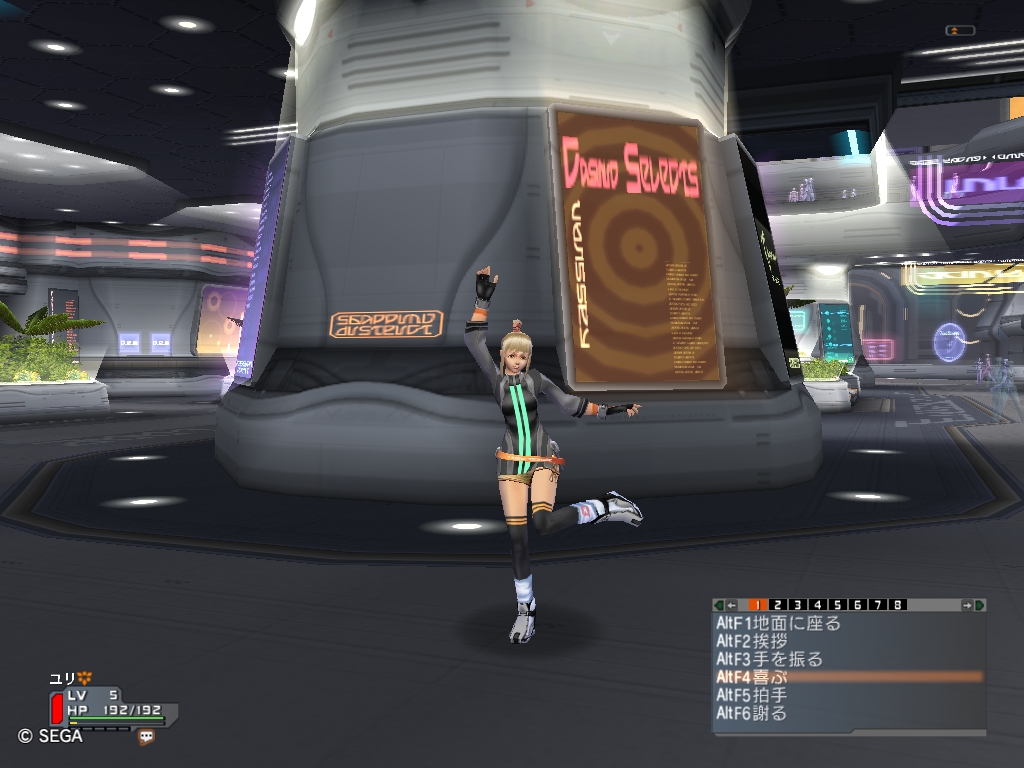Click the highlighted 喜ぶ (rejoice) shortcut
This screenshot has width=1024, height=768.
tap(762, 677)
